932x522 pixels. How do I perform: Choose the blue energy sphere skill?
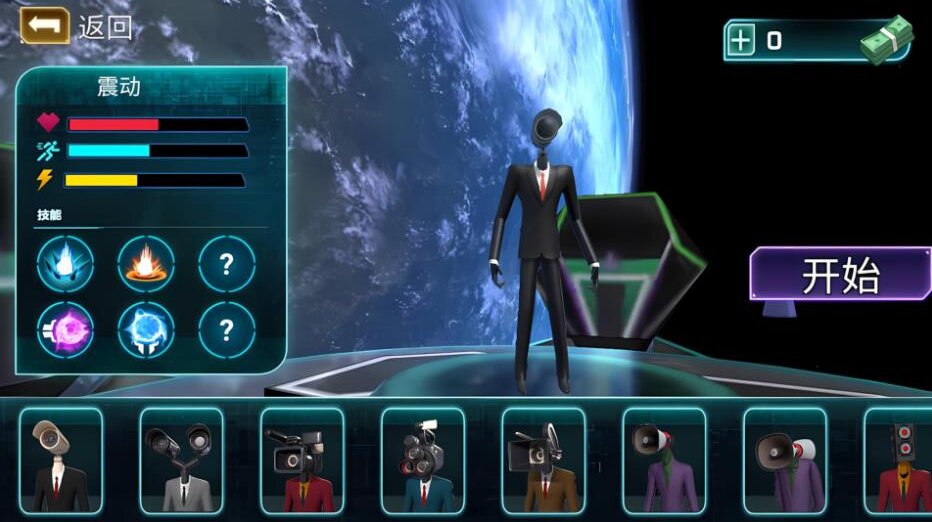(x=146, y=330)
